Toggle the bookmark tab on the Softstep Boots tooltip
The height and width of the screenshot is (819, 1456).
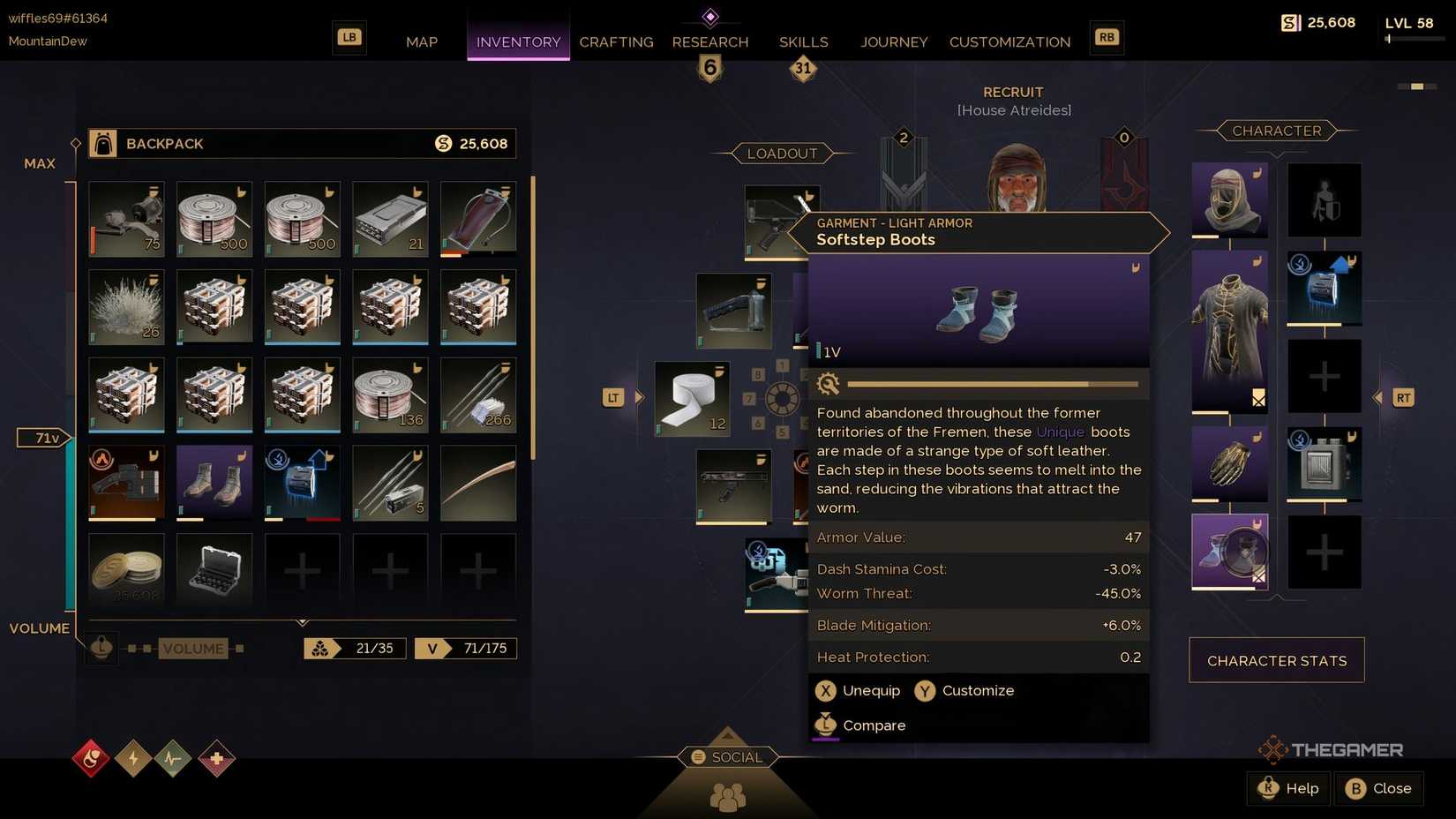[1137, 267]
